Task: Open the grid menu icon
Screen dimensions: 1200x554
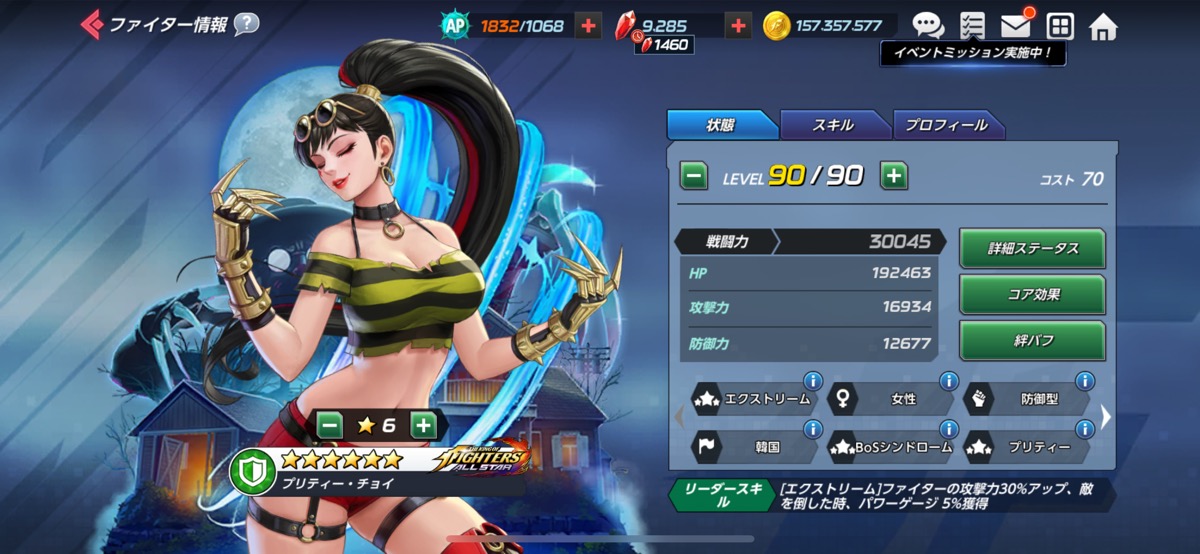Action: pos(1059,26)
